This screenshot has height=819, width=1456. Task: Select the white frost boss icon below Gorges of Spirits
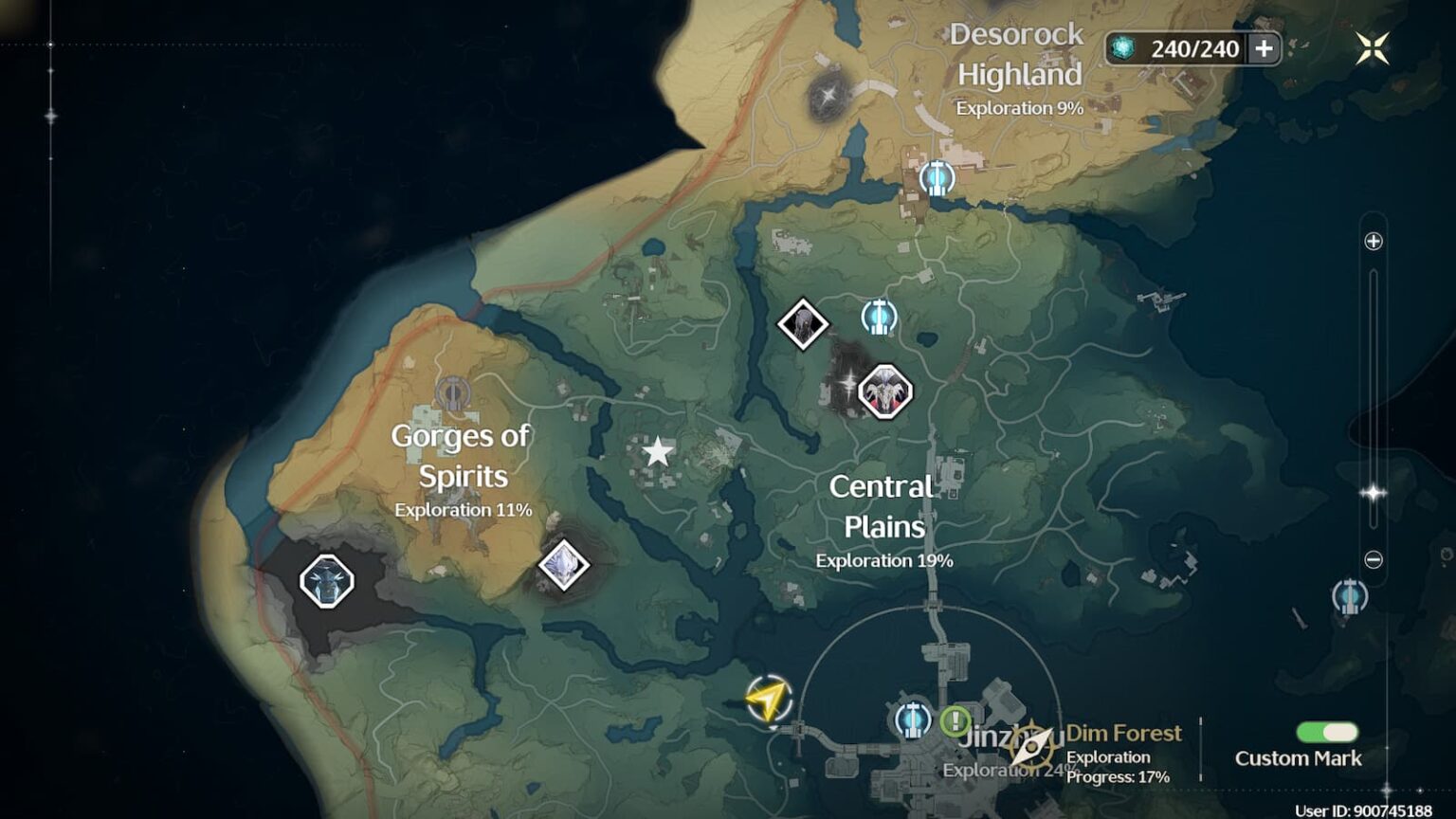pyautogui.click(x=564, y=563)
